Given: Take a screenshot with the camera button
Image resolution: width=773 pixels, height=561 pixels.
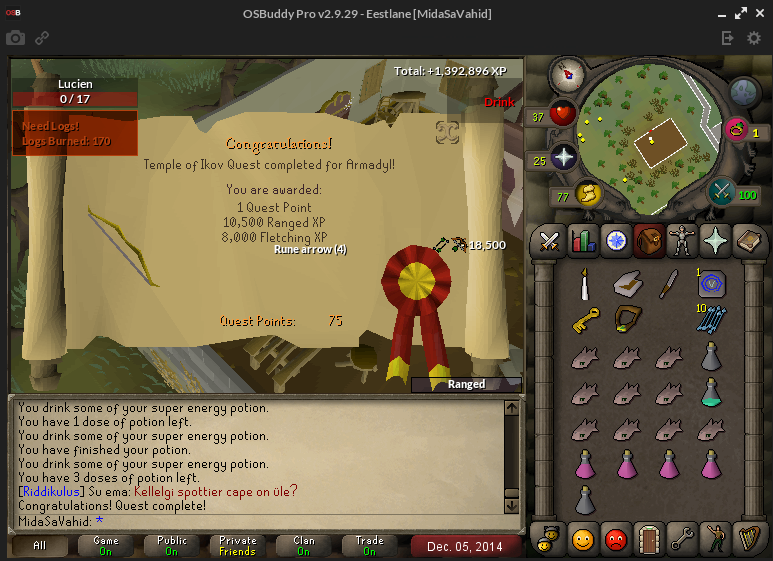Looking at the screenshot, I should click(16, 38).
